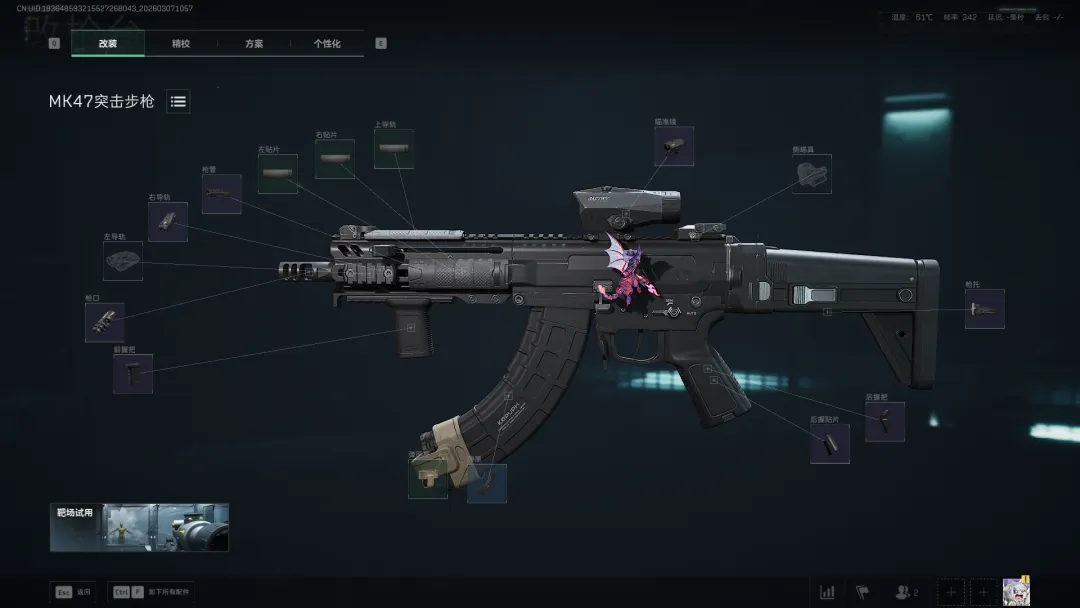Image resolution: width=1080 pixels, height=608 pixels.
Task: Open the 枪口 muzzle attachment slot
Action: click(105, 323)
